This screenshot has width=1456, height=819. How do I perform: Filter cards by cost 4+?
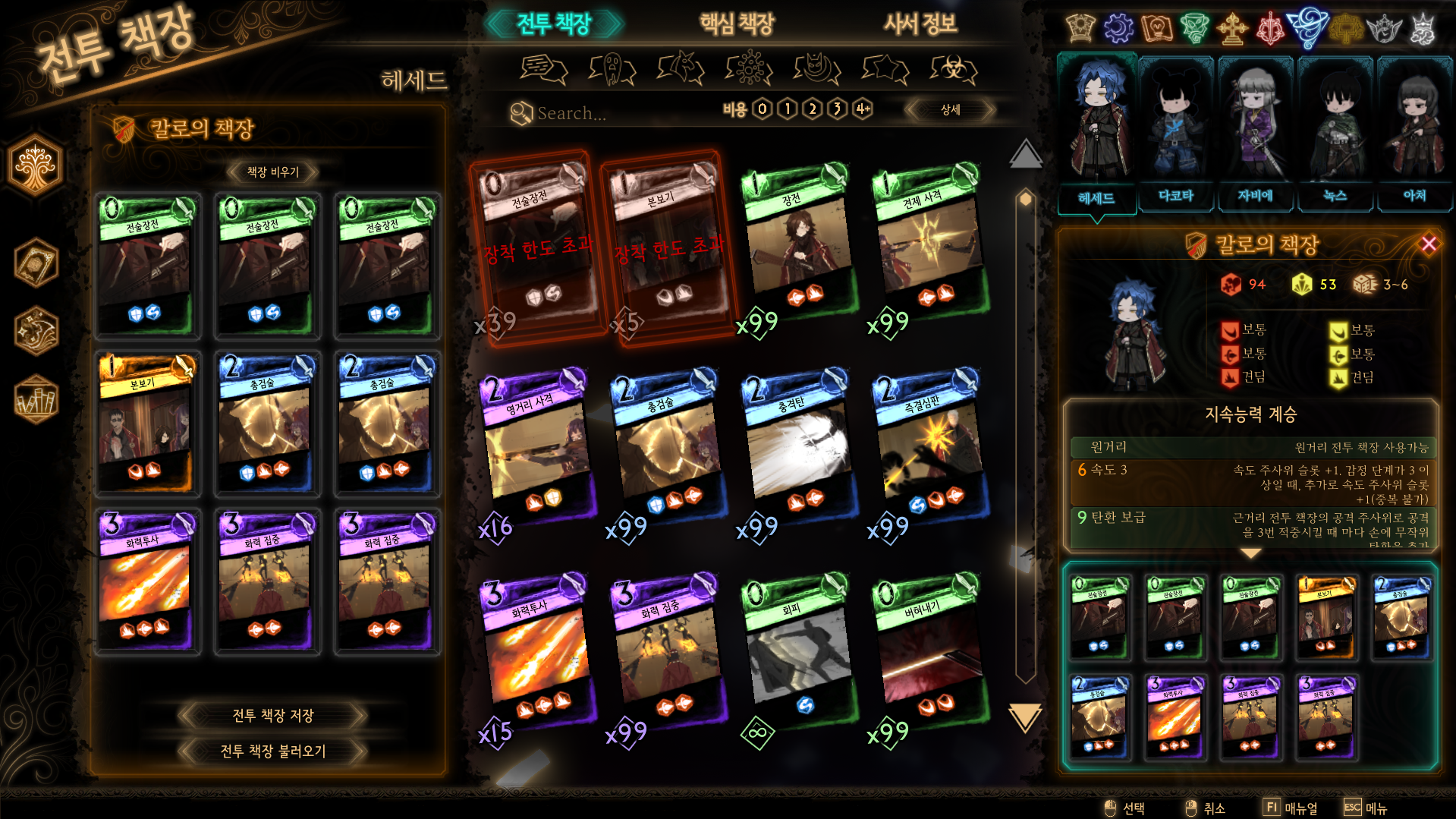tap(863, 109)
